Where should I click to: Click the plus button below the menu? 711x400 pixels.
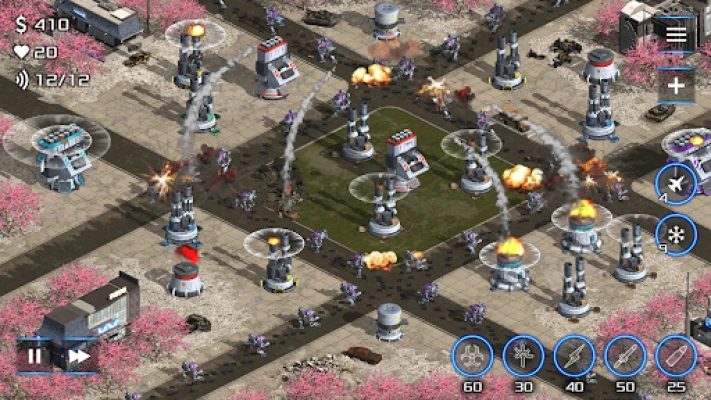(676, 85)
